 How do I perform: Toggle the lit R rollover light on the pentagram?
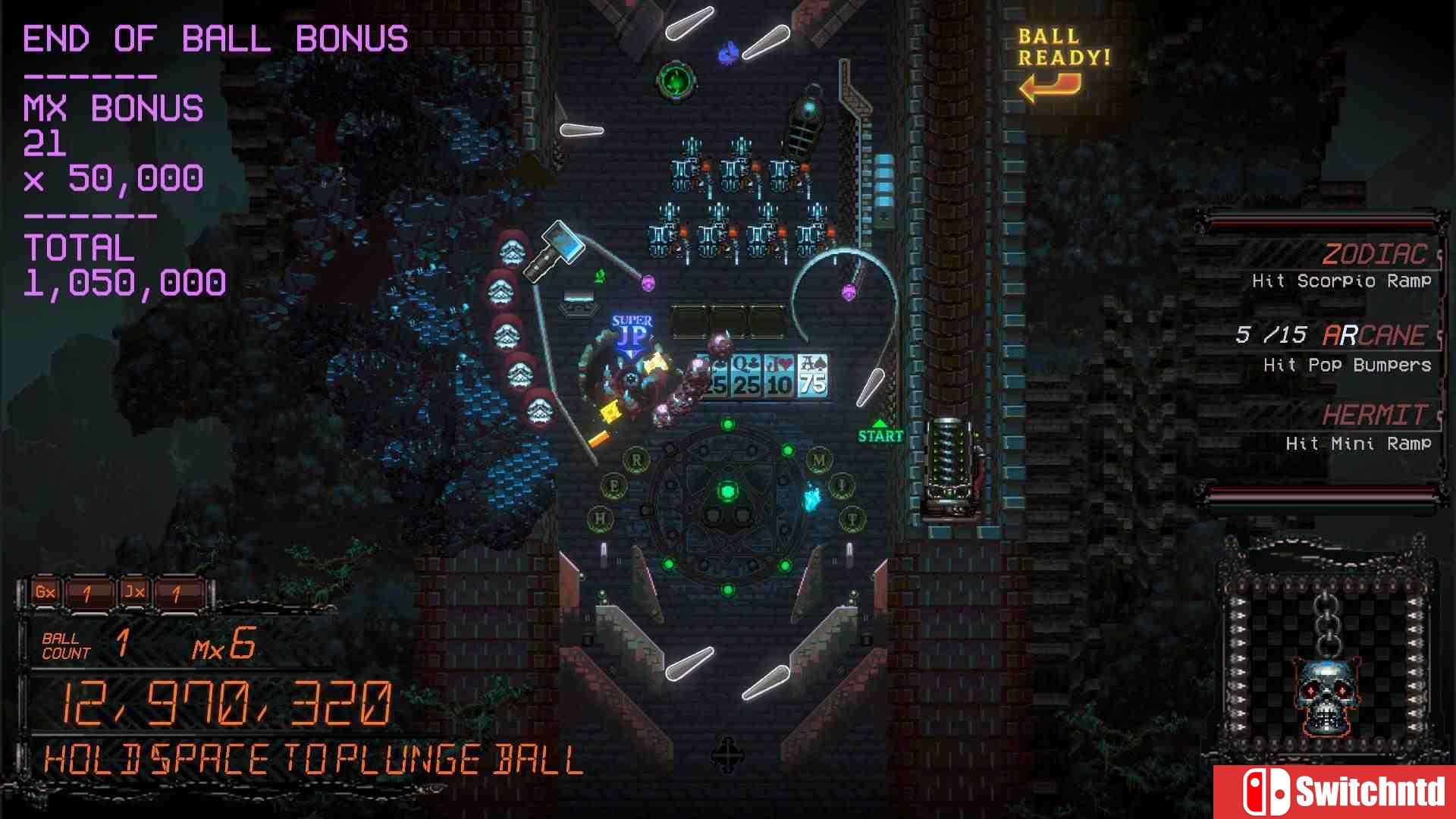pyautogui.click(x=635, y=459)
